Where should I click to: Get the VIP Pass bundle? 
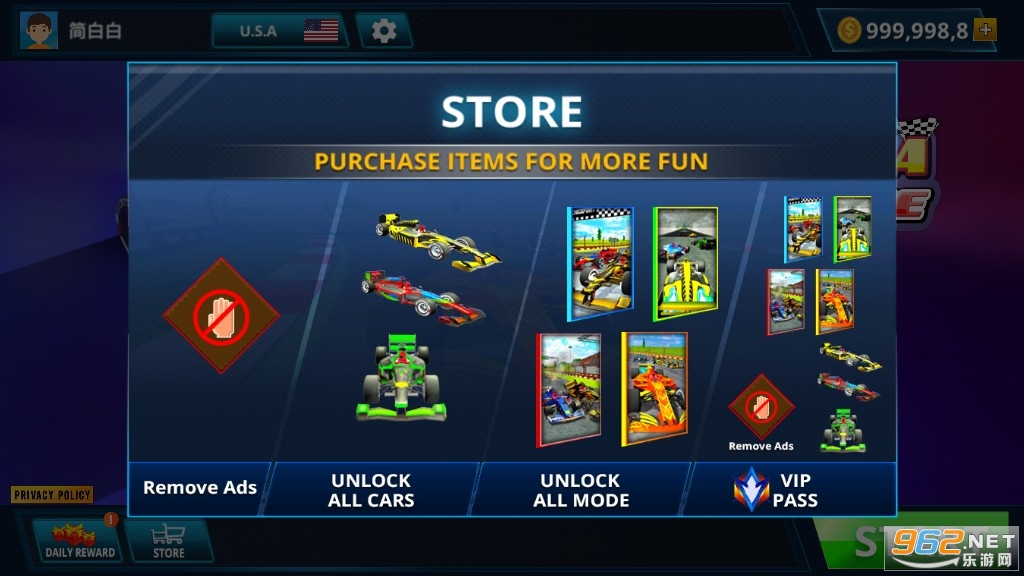792,489
